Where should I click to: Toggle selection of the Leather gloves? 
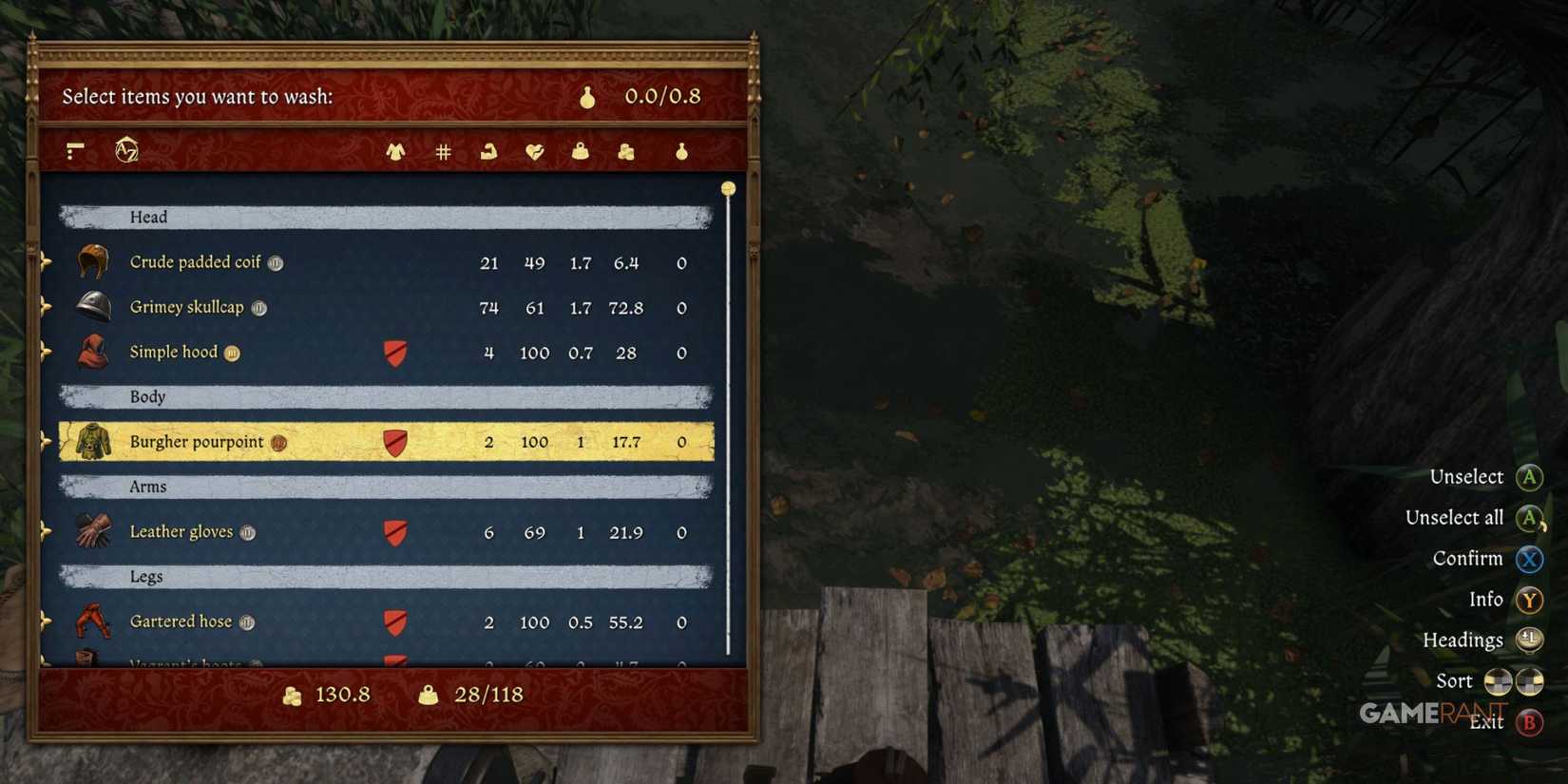(x=182, y=532)
